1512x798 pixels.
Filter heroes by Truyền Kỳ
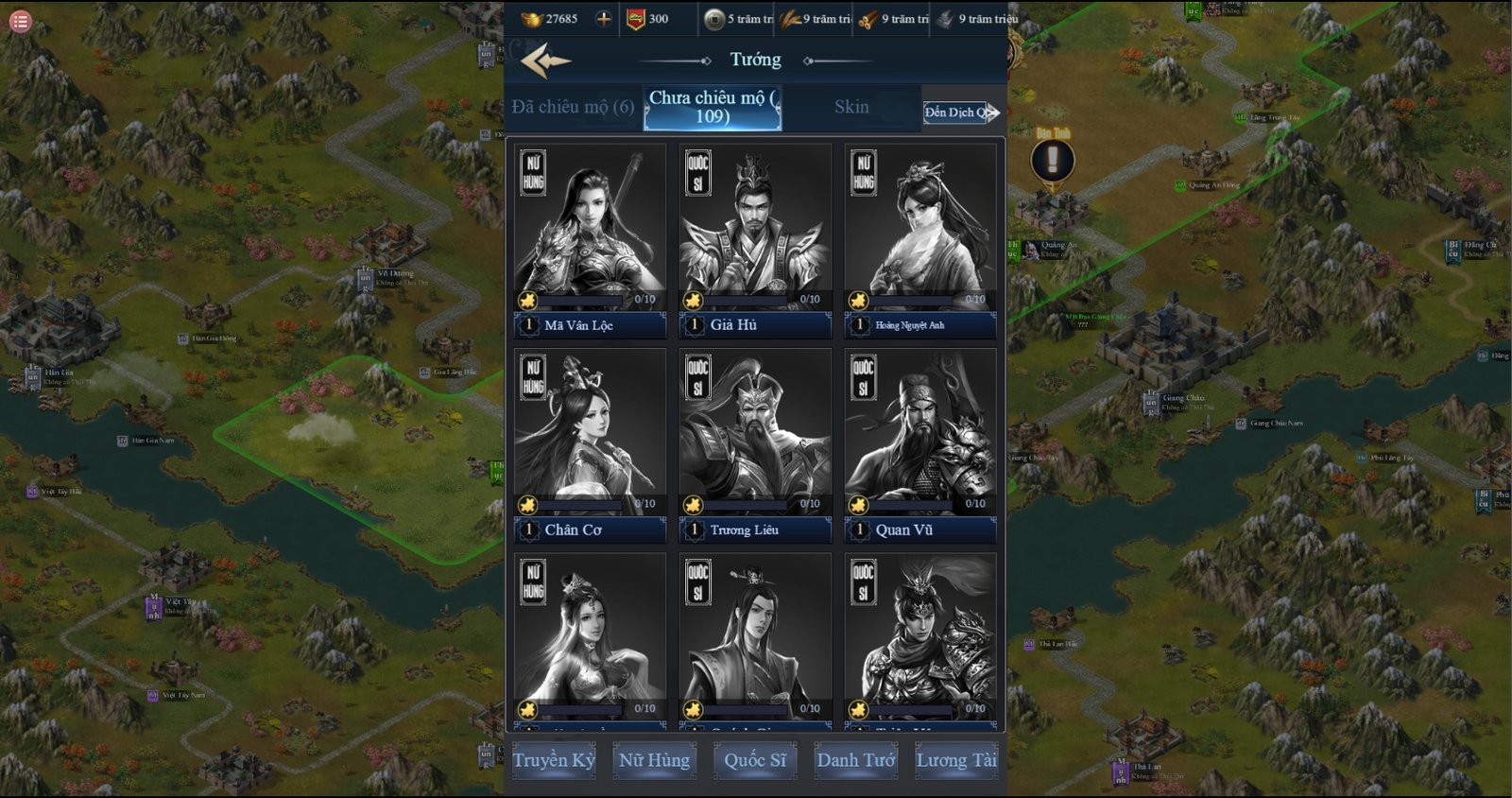[x=554, y=760]
